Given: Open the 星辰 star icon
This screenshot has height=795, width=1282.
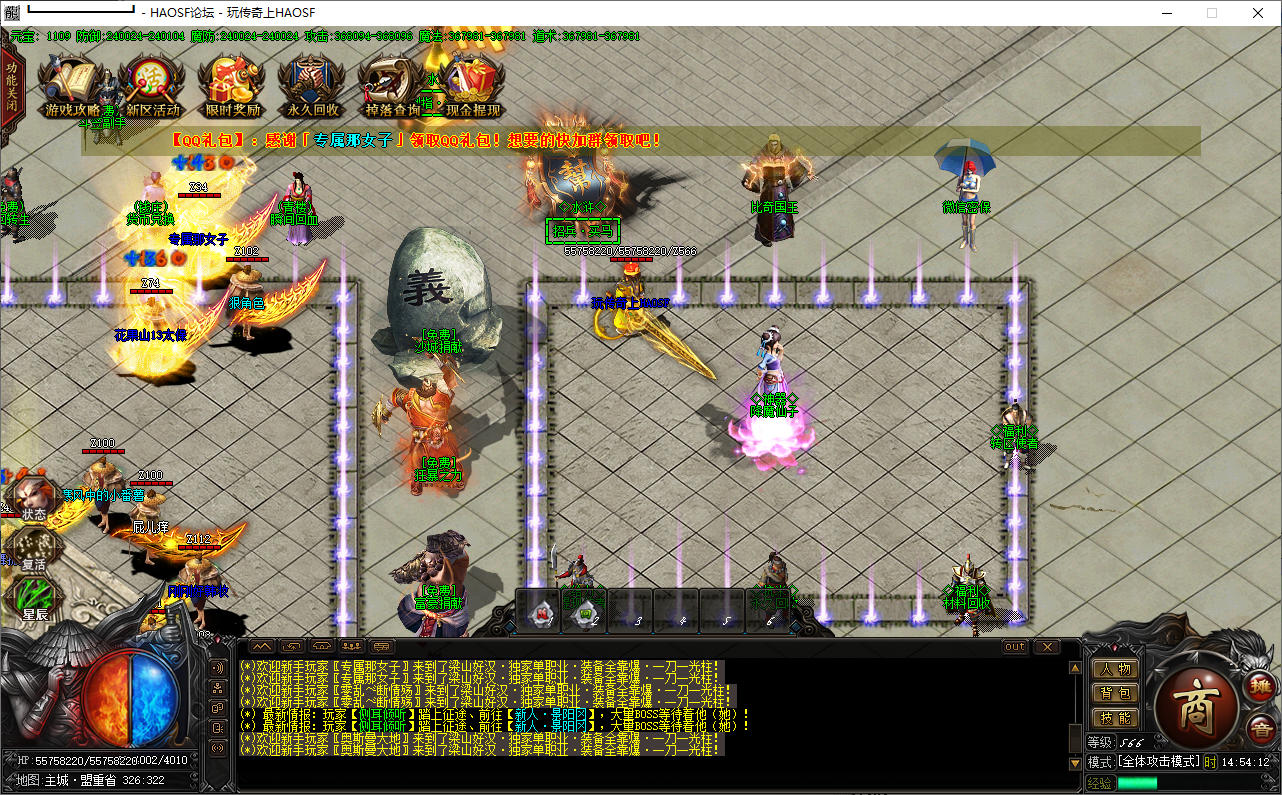Looking at the screenshot, I should (x=35, y=599).
